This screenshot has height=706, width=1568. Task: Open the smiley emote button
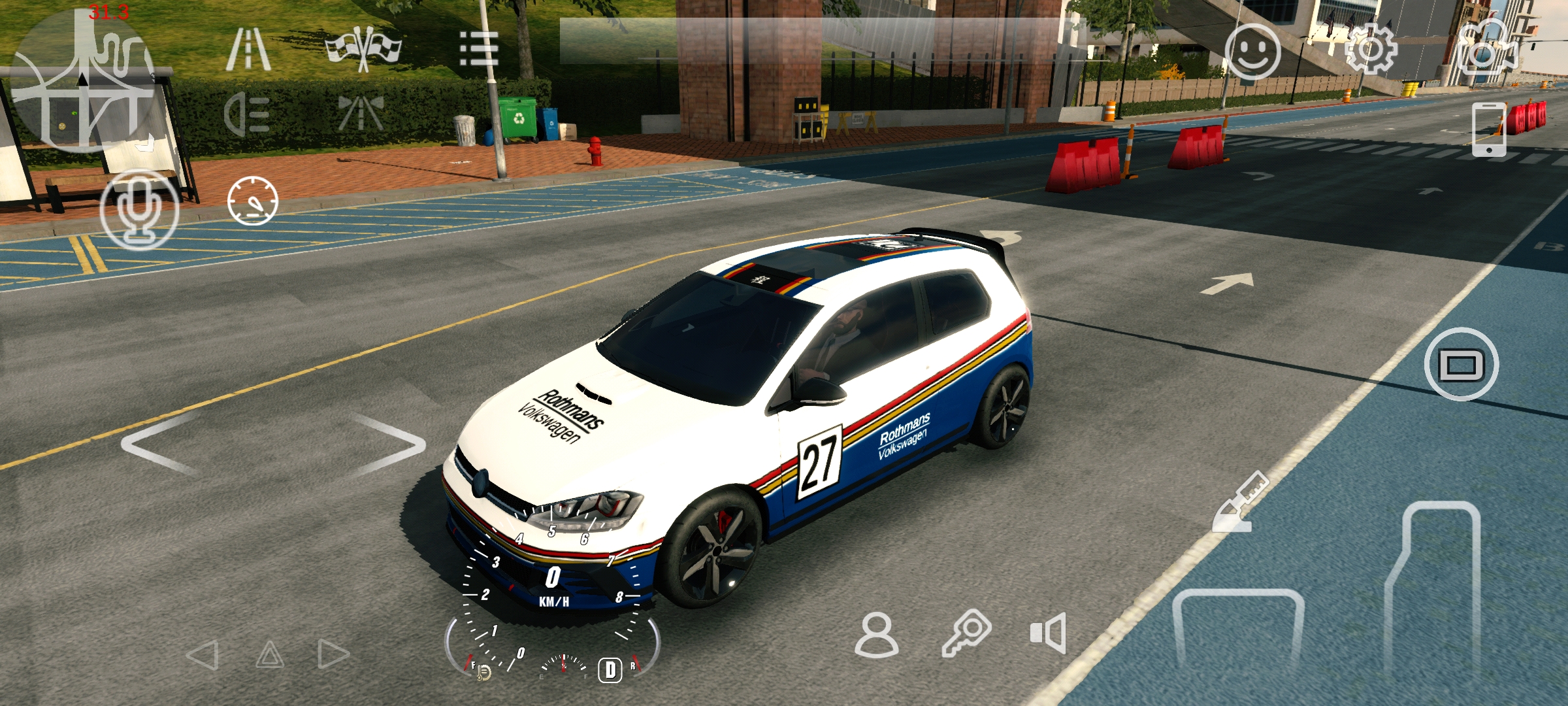pos(1252,52)
